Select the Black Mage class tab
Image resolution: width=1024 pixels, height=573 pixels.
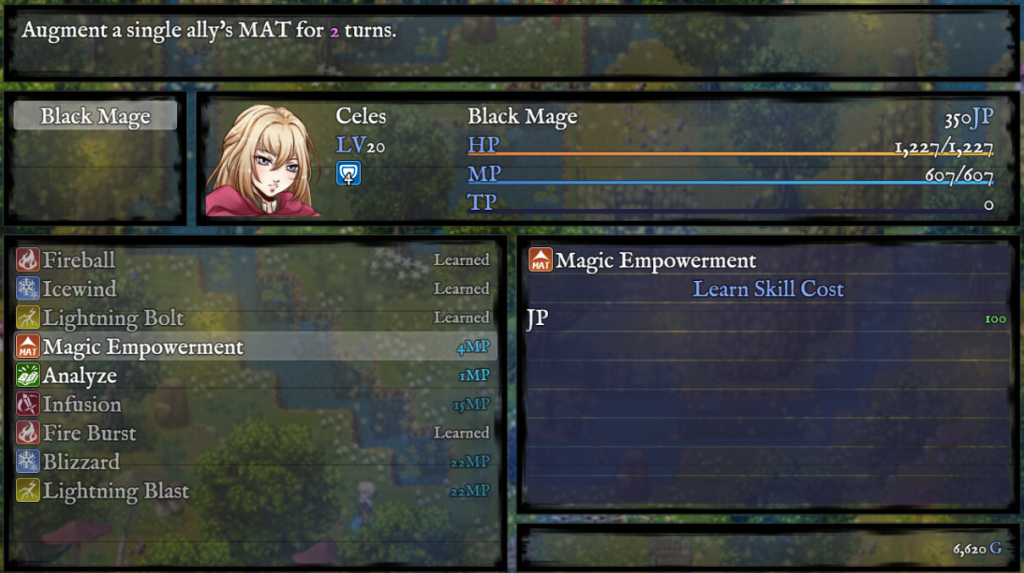pos(96,116)
